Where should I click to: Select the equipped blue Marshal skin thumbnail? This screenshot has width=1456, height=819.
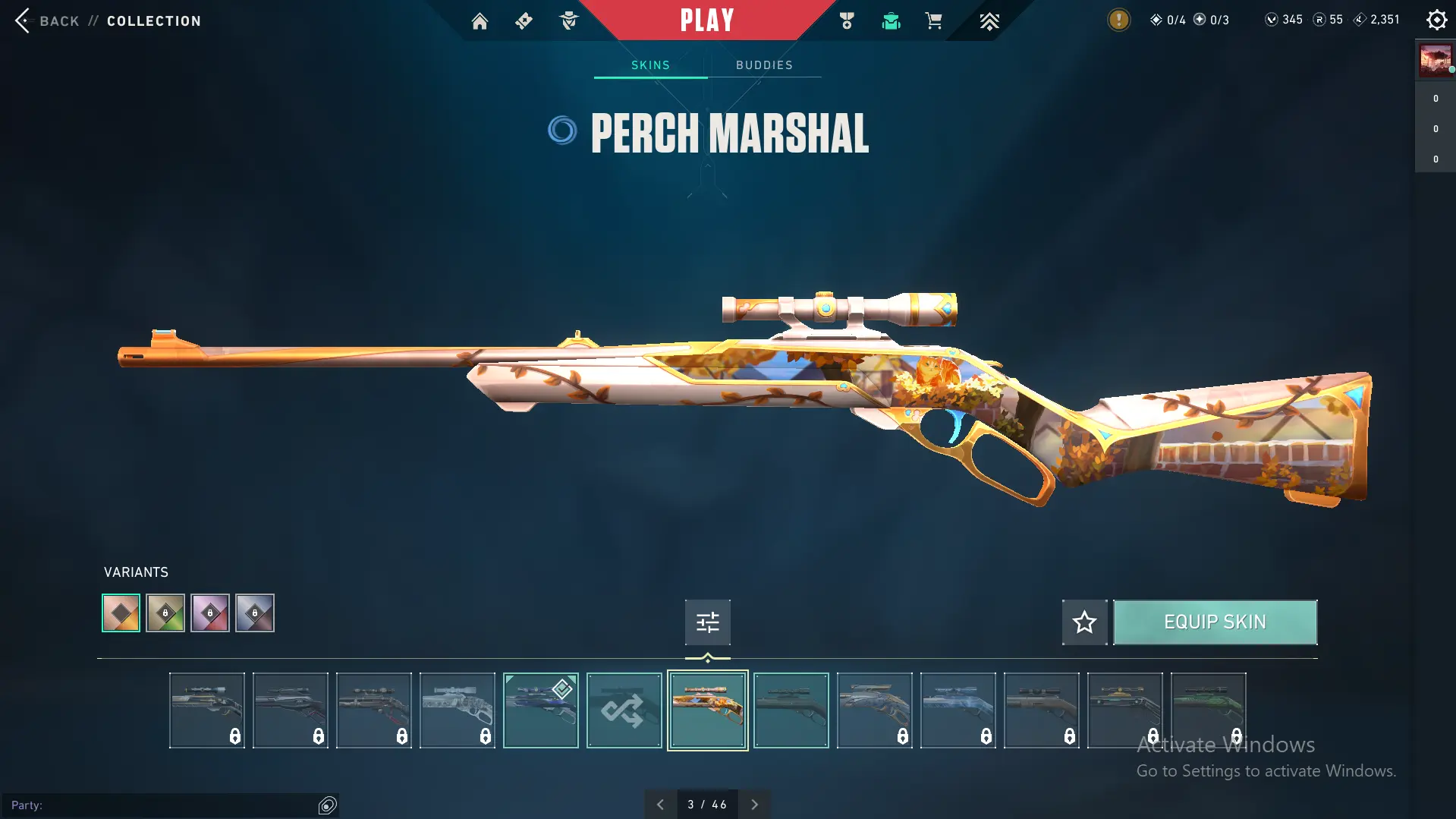(x=540, y=710)
